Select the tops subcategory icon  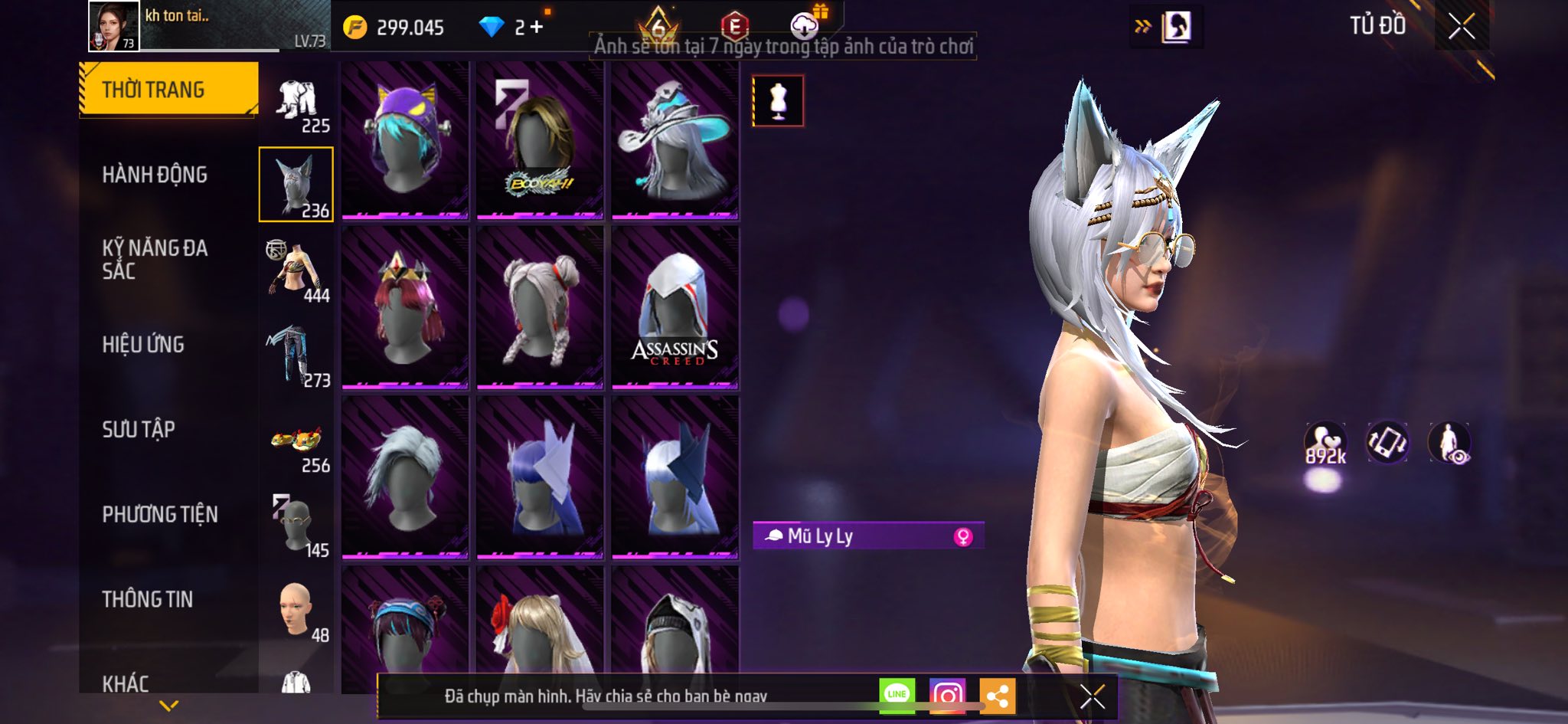click(x=297, y=273)
